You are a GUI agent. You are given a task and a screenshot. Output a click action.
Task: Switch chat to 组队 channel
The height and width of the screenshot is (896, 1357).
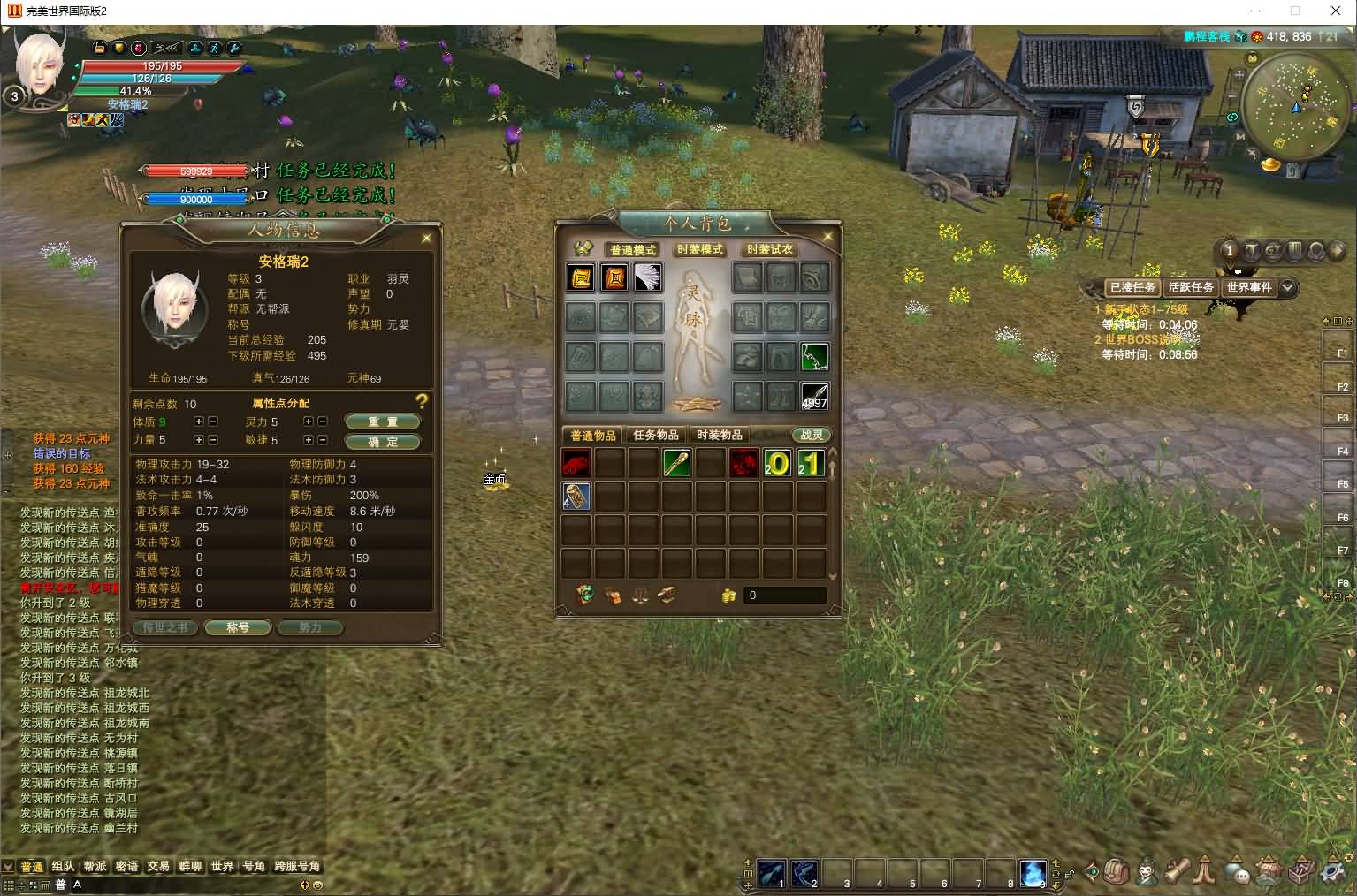[63, 866]
